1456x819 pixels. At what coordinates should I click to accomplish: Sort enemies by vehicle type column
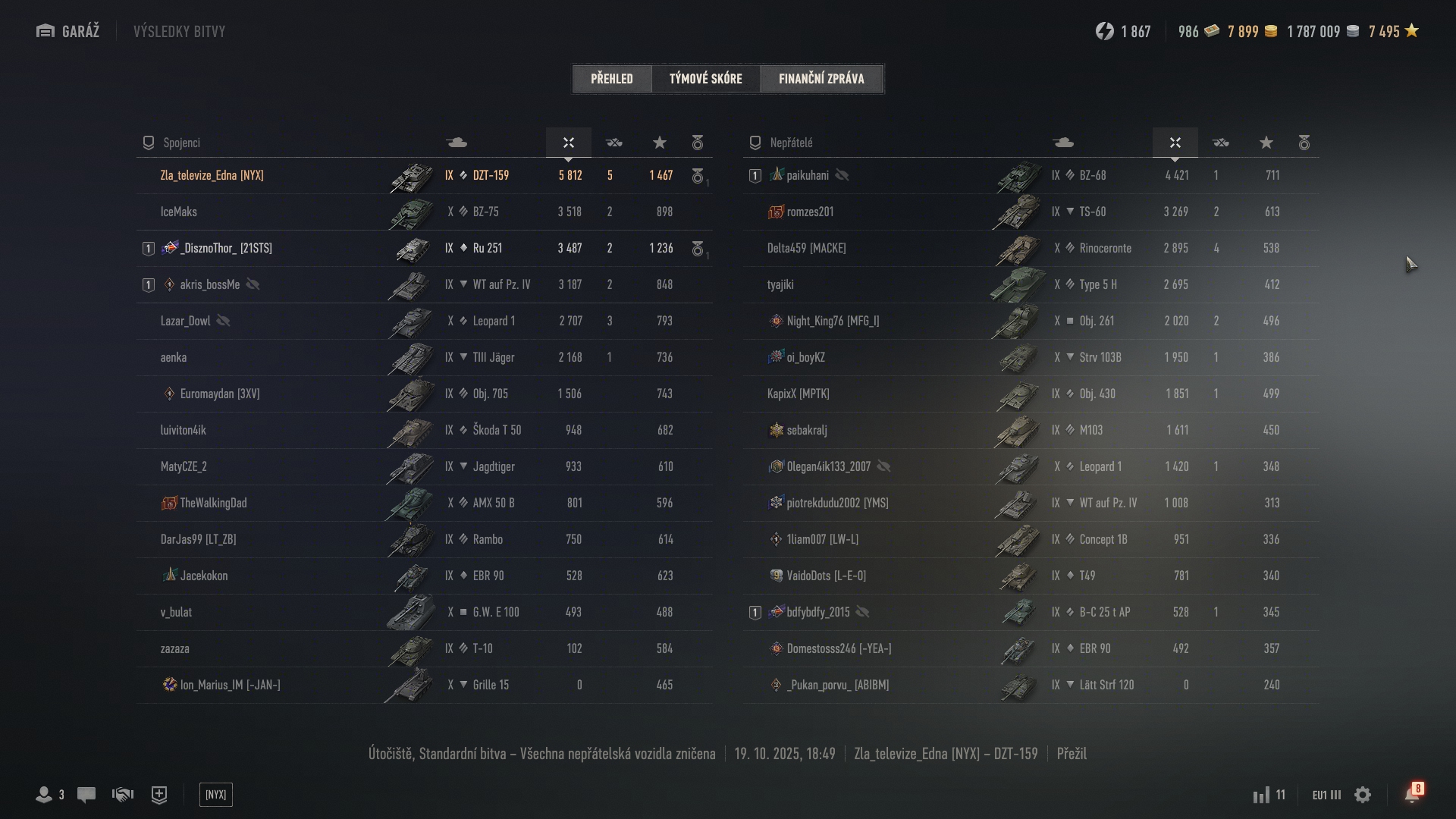[x=1063, y=143]
